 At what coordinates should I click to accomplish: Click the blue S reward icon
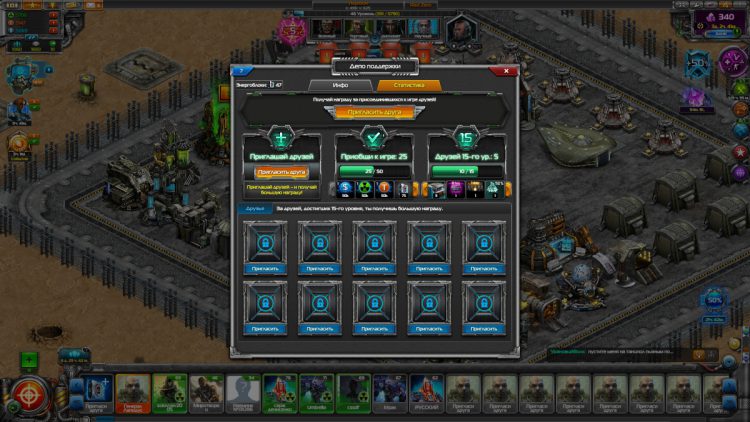coord(344,188)
